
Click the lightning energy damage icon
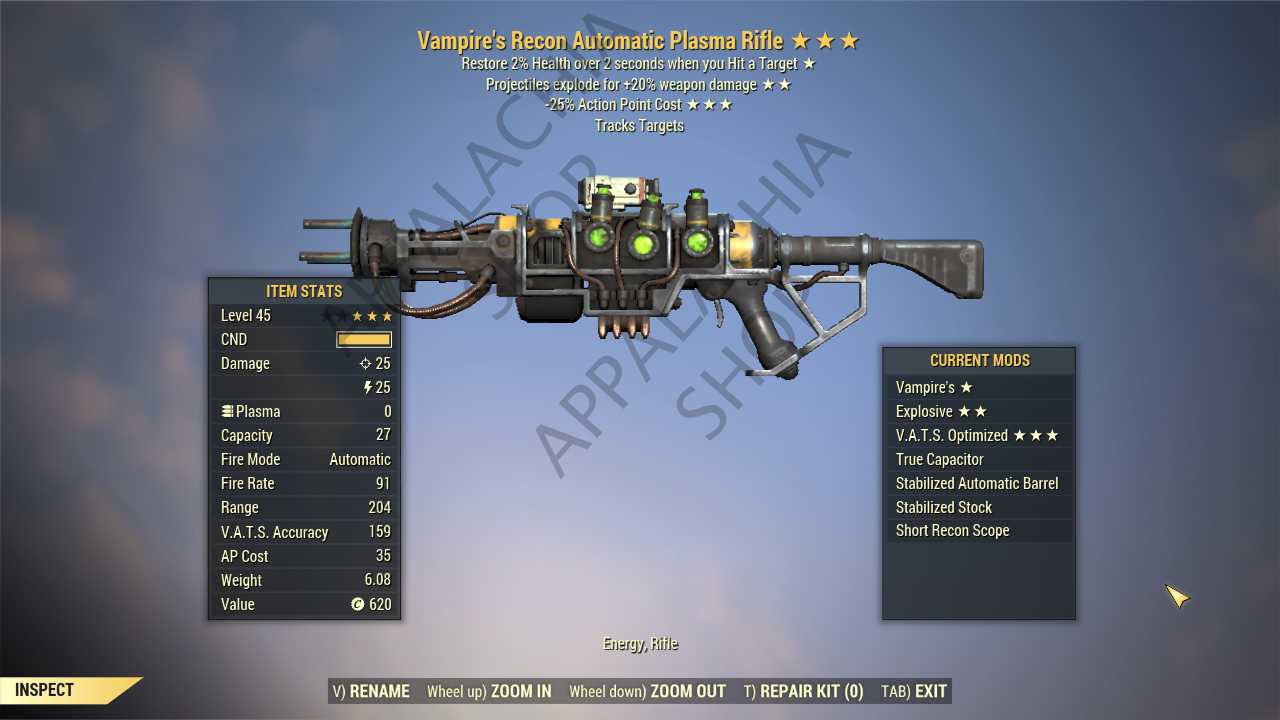click(x=365, y=388)
